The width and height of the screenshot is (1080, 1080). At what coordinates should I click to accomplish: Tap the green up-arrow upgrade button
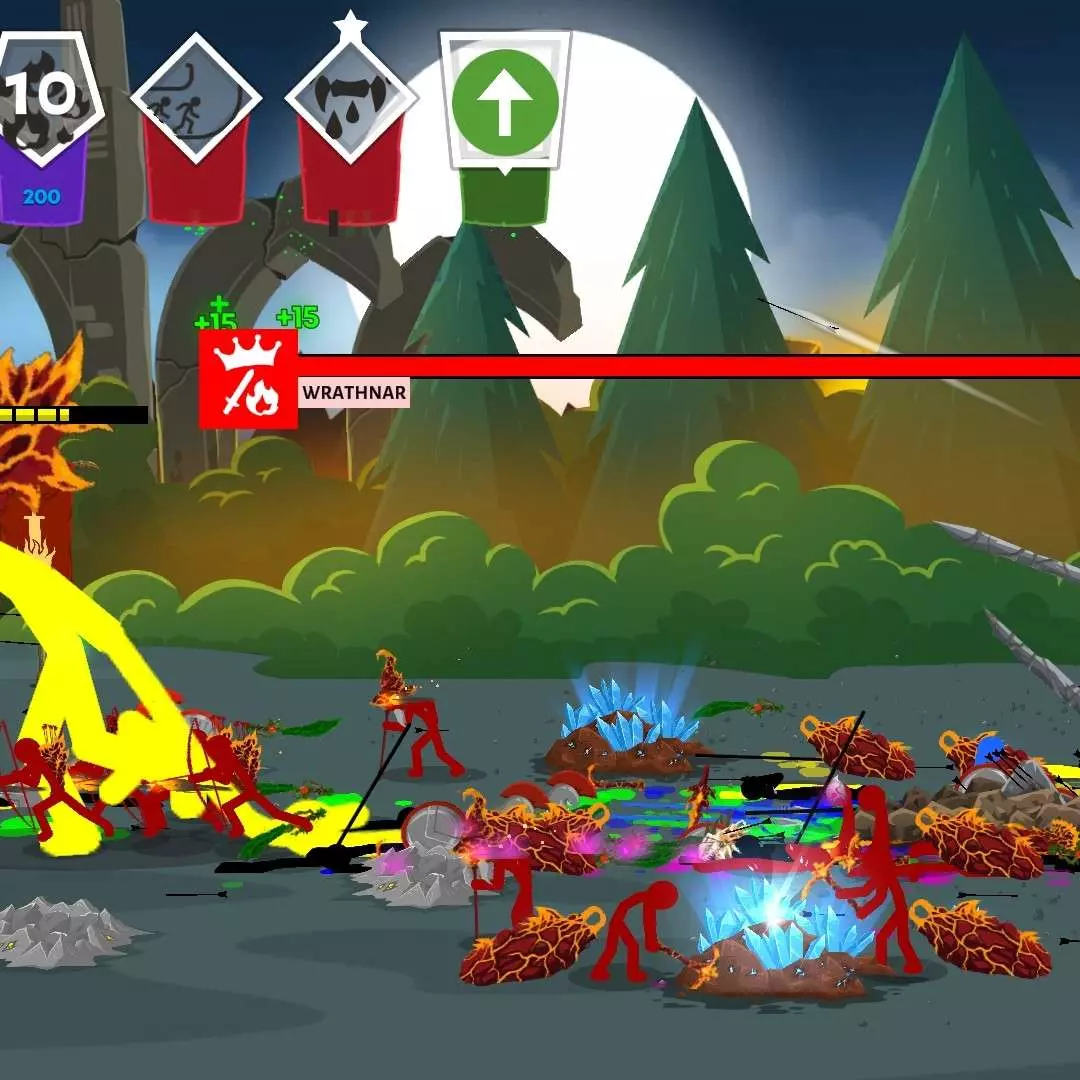point(505,102)
